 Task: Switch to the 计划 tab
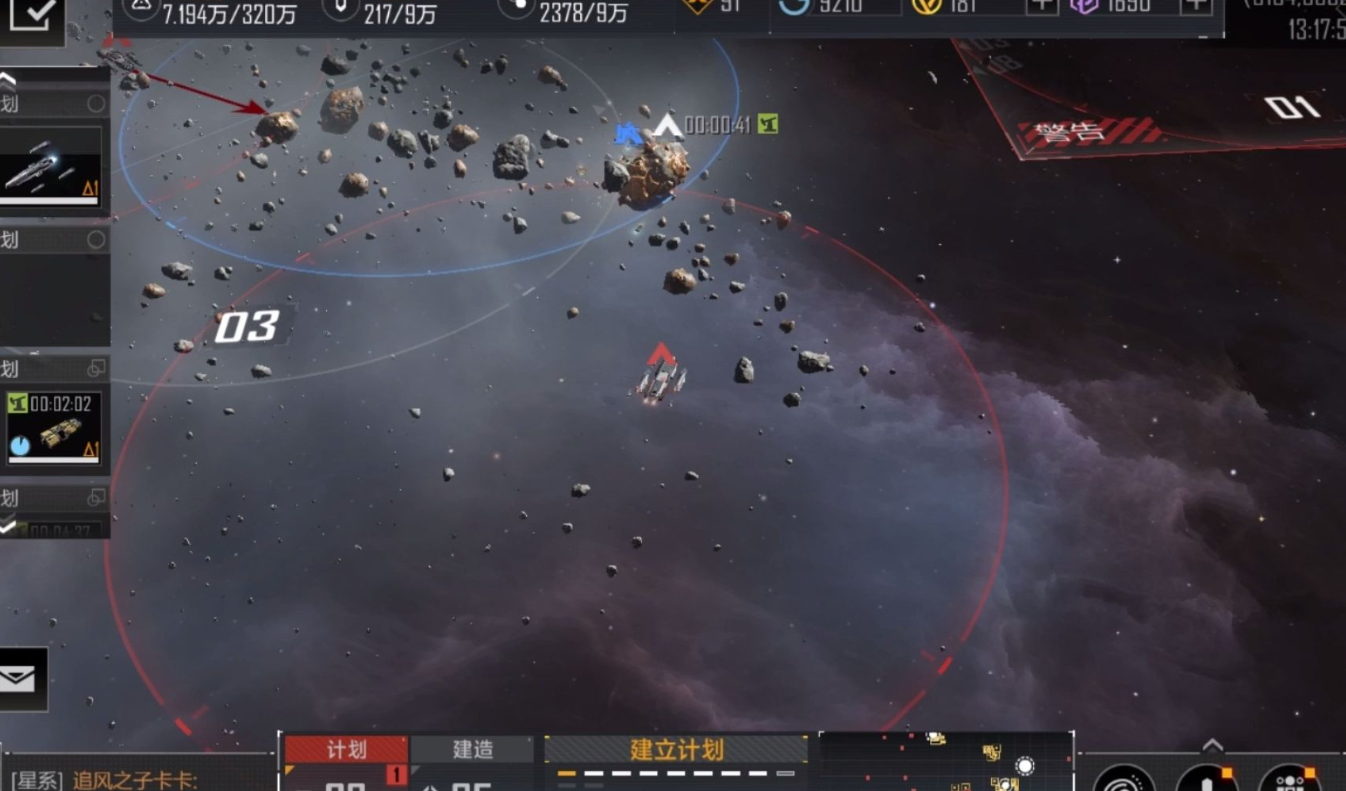click(x=346, y=750)
